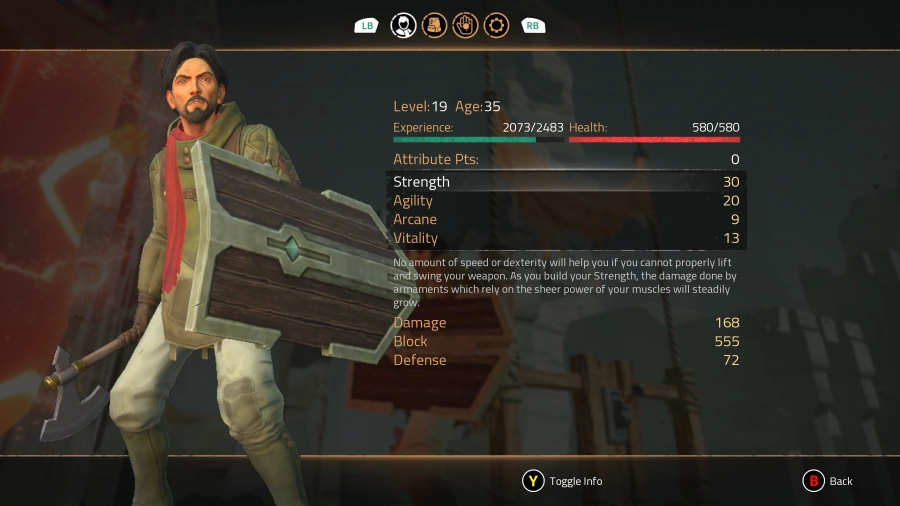
Task: Open the backpack inventory tab
Action: point(434,25)
